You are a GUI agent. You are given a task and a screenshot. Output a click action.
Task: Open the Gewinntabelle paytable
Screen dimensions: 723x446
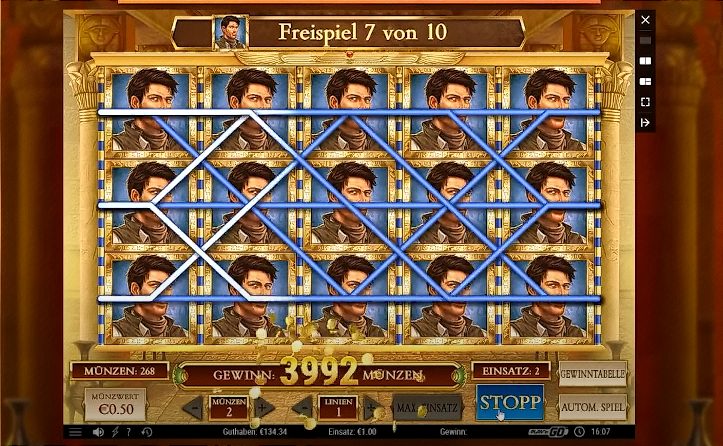(592, 373)
